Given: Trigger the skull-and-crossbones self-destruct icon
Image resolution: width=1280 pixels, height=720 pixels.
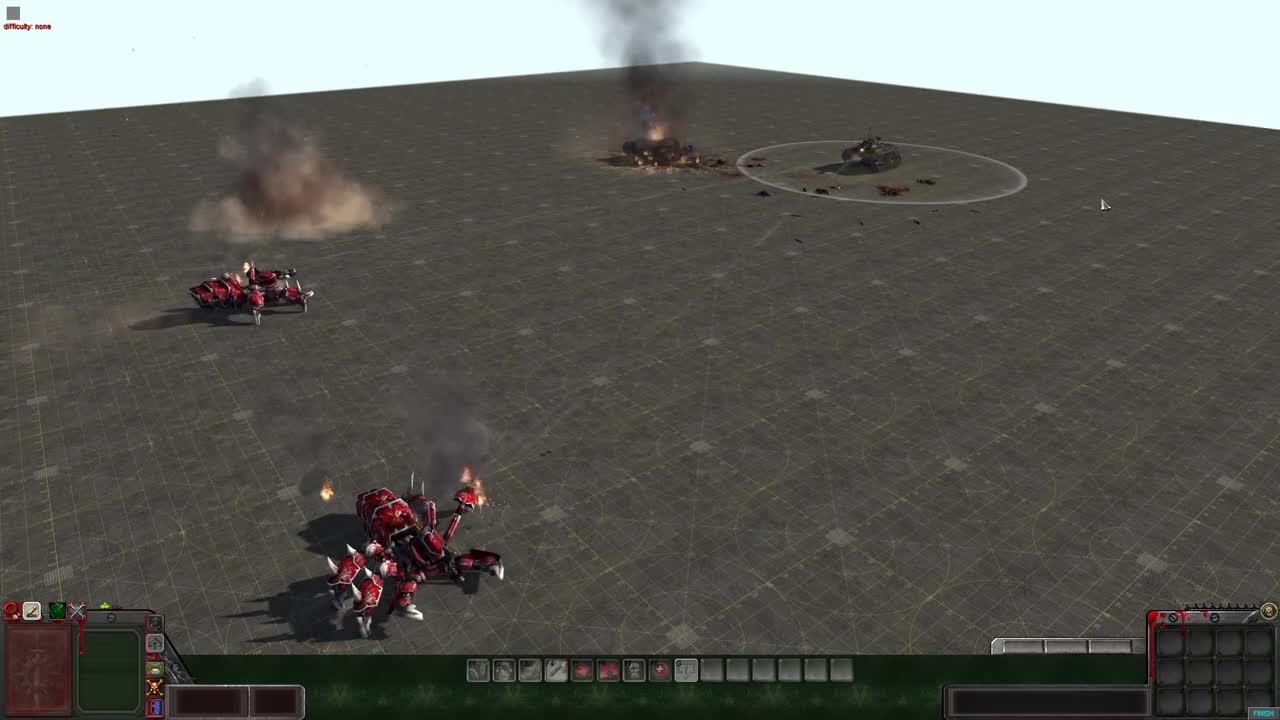Looking at the screenshot, I should pyautogui.click(x=155, y=688).
